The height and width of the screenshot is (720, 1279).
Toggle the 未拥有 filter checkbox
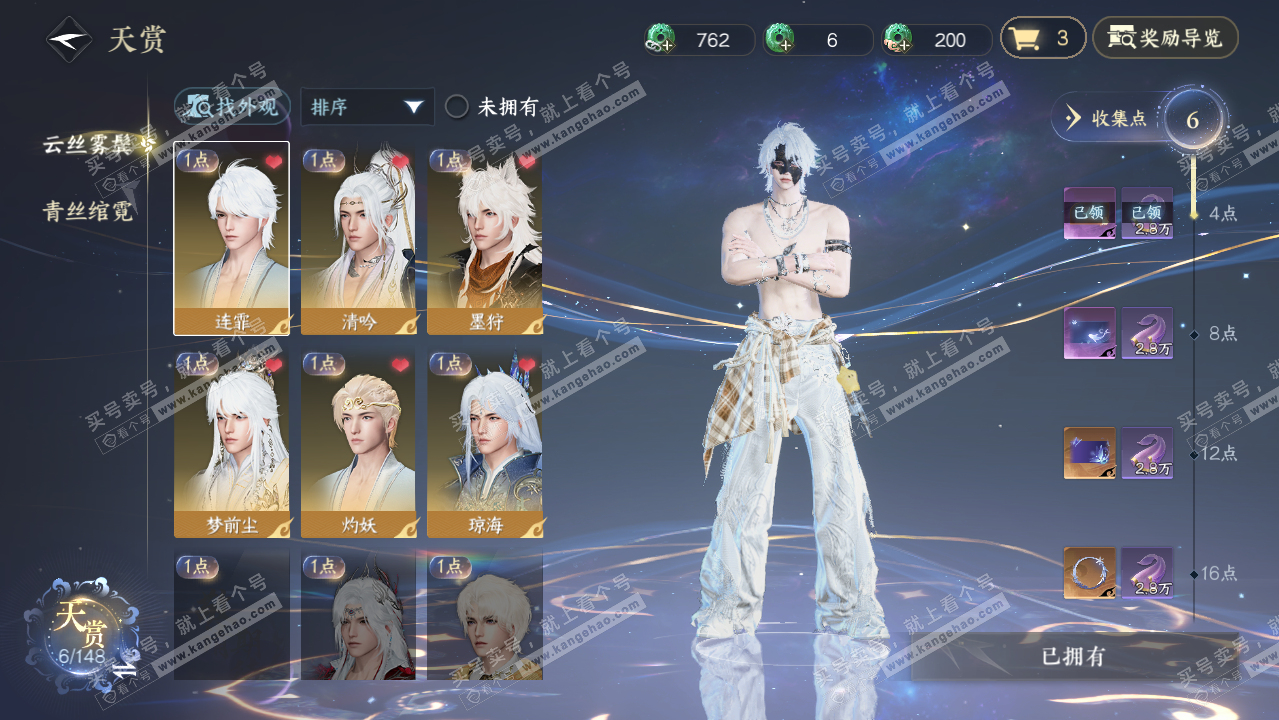pyautogui.click(x=457, y=107)
